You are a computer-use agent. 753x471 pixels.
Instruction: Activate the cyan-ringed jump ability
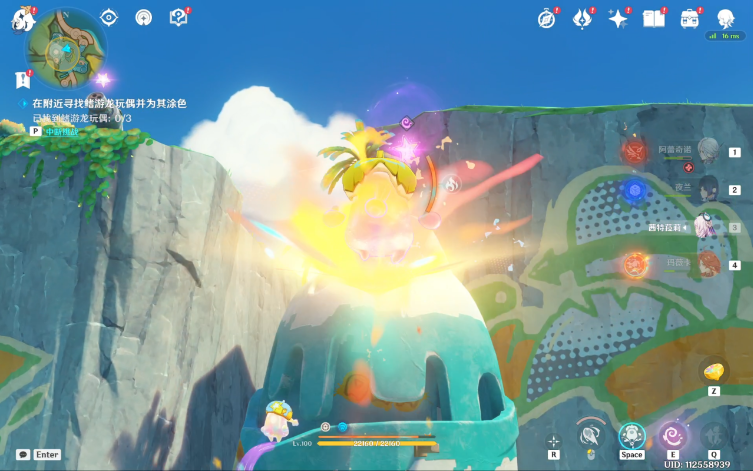tap(631, 435)
